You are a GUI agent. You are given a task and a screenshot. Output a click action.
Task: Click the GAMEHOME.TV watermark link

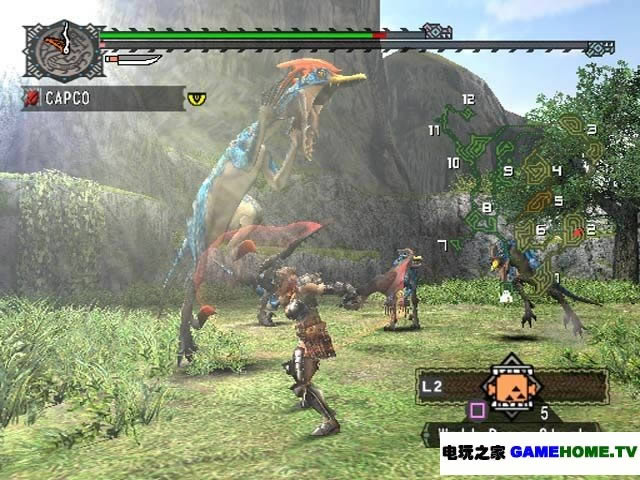[x=573, y=452]
